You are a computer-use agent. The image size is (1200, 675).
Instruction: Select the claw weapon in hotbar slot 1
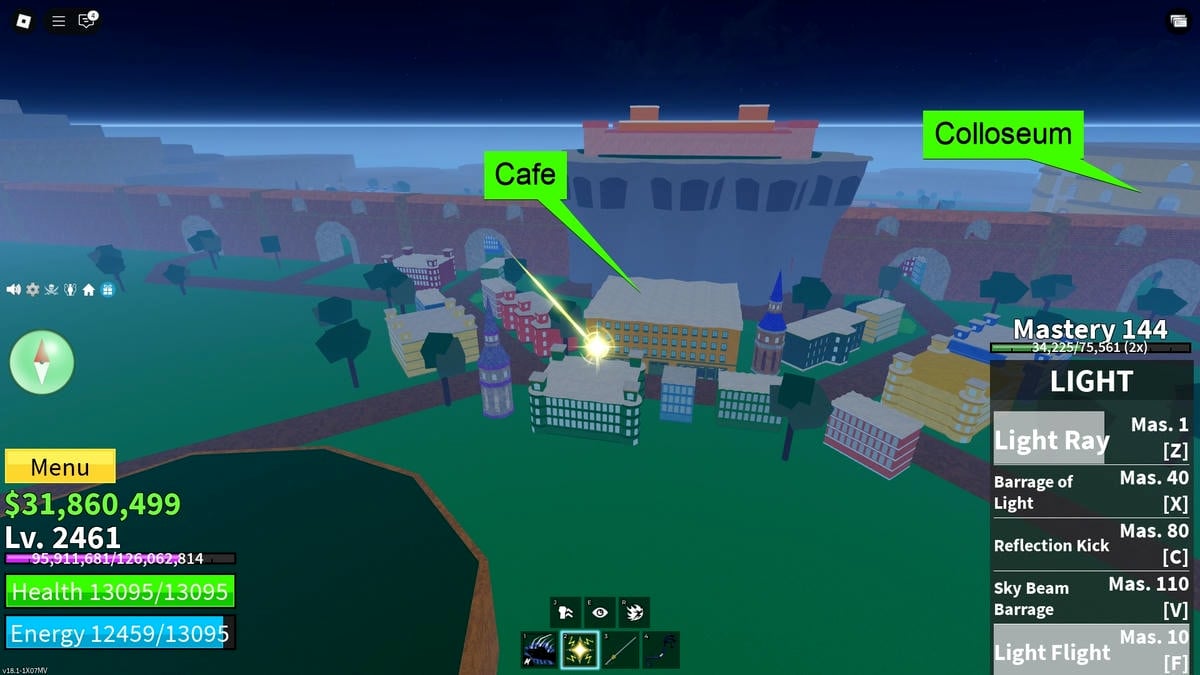[x=540, y=649]
